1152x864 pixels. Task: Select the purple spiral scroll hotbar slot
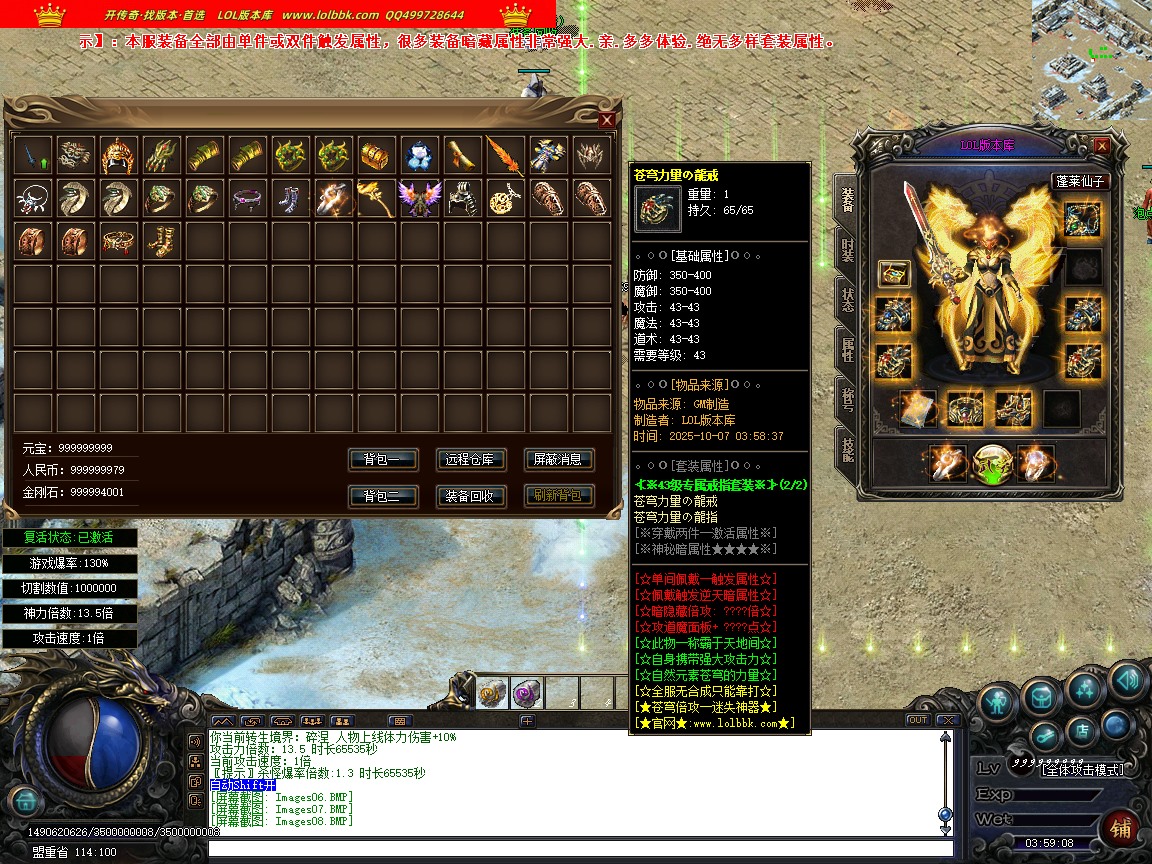coord(526,693)
